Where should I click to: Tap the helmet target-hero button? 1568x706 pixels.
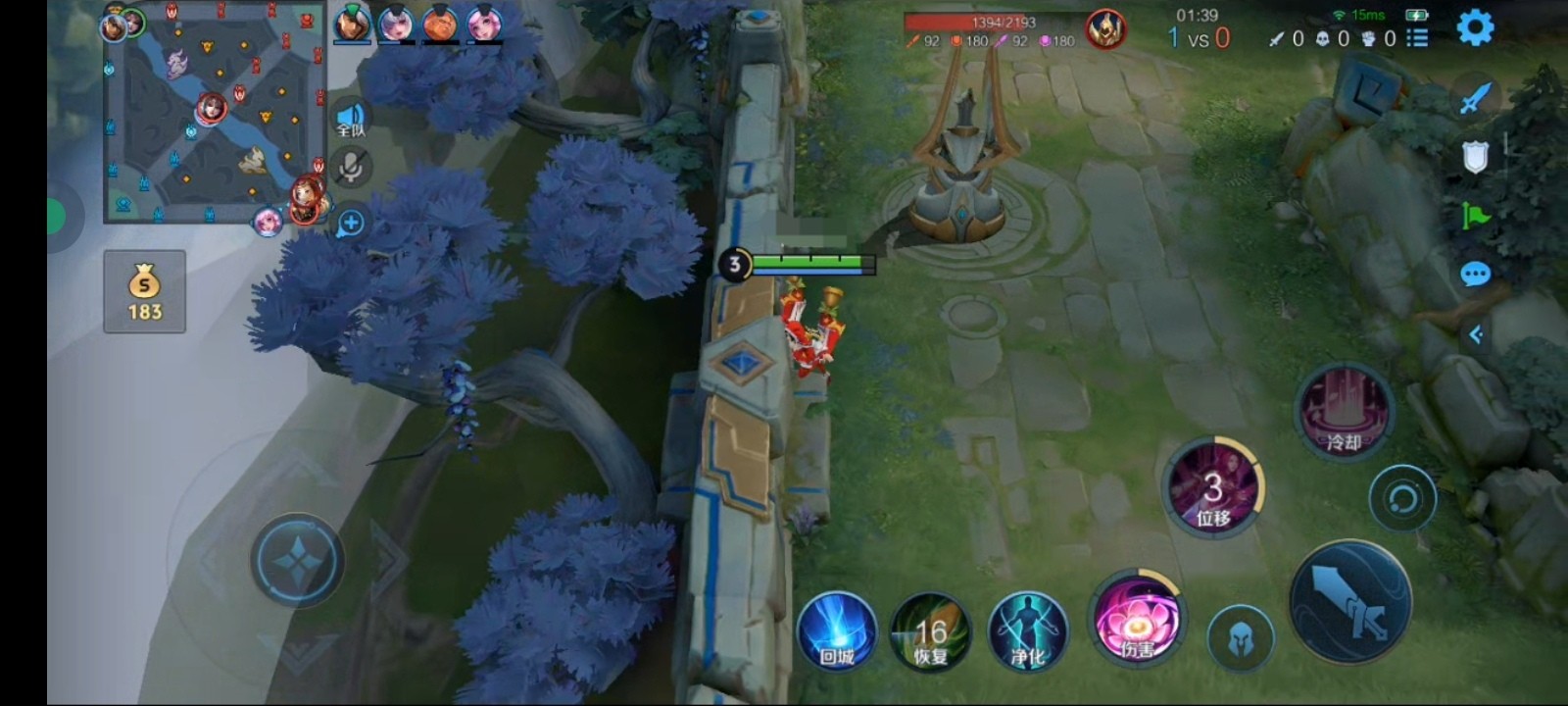1240,638
